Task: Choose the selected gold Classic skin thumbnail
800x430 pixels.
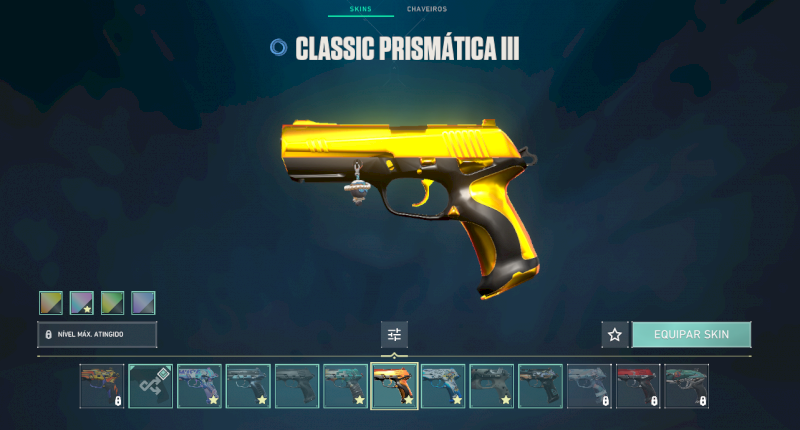Action: pyautogui.click(x=394, y=386)
